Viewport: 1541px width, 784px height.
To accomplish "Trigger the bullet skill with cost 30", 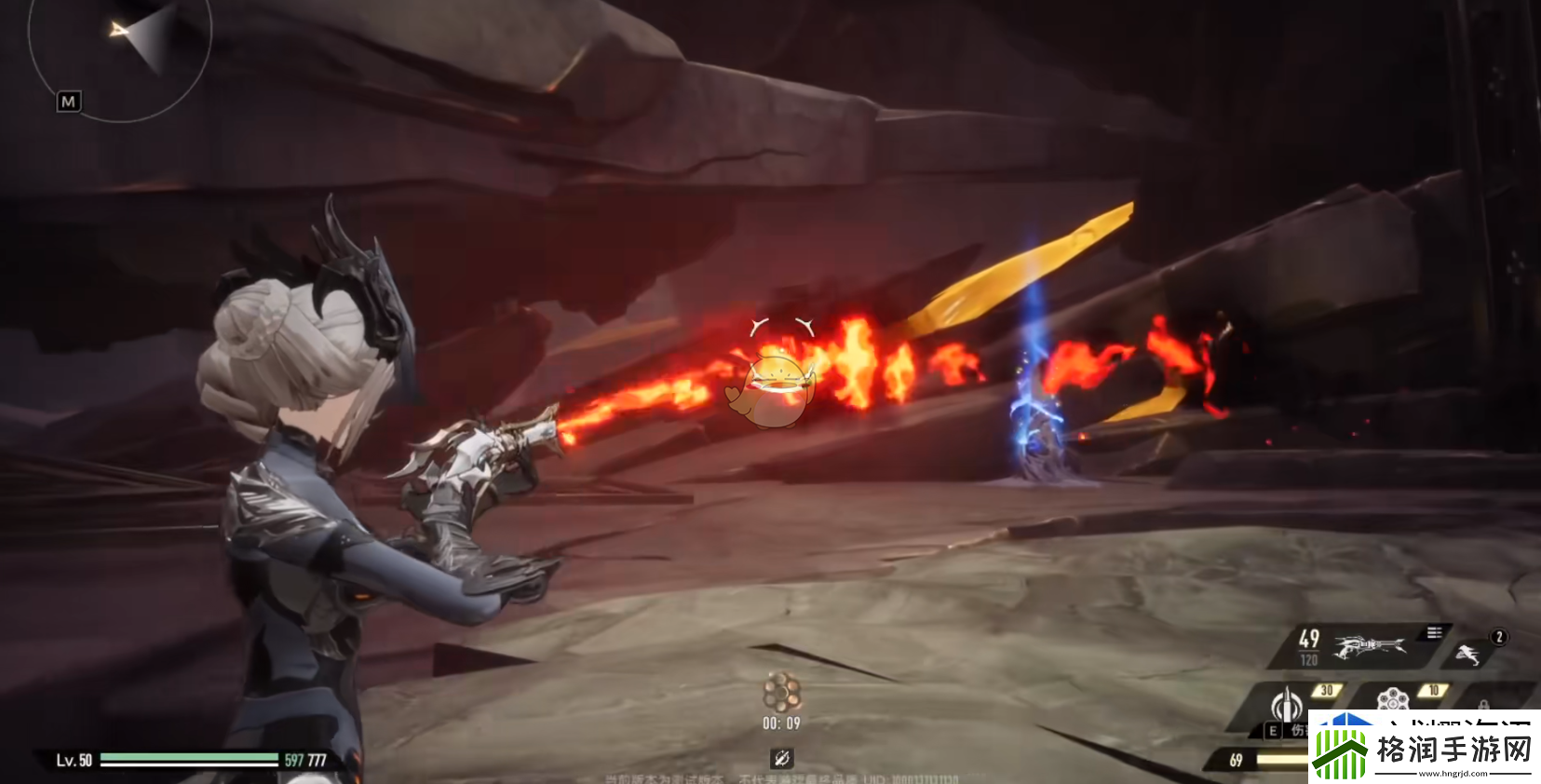I will coord(1287,704).
